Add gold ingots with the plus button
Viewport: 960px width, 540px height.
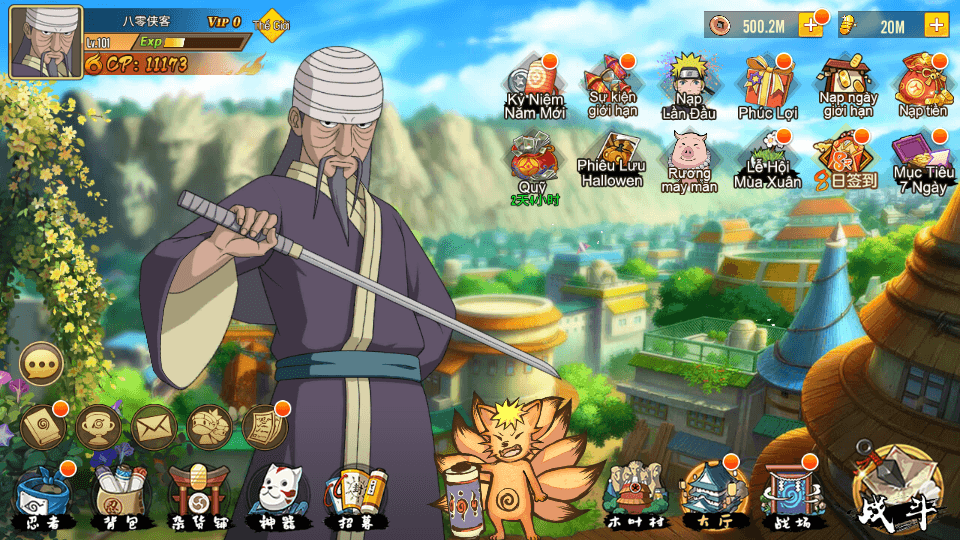[936, 26]
